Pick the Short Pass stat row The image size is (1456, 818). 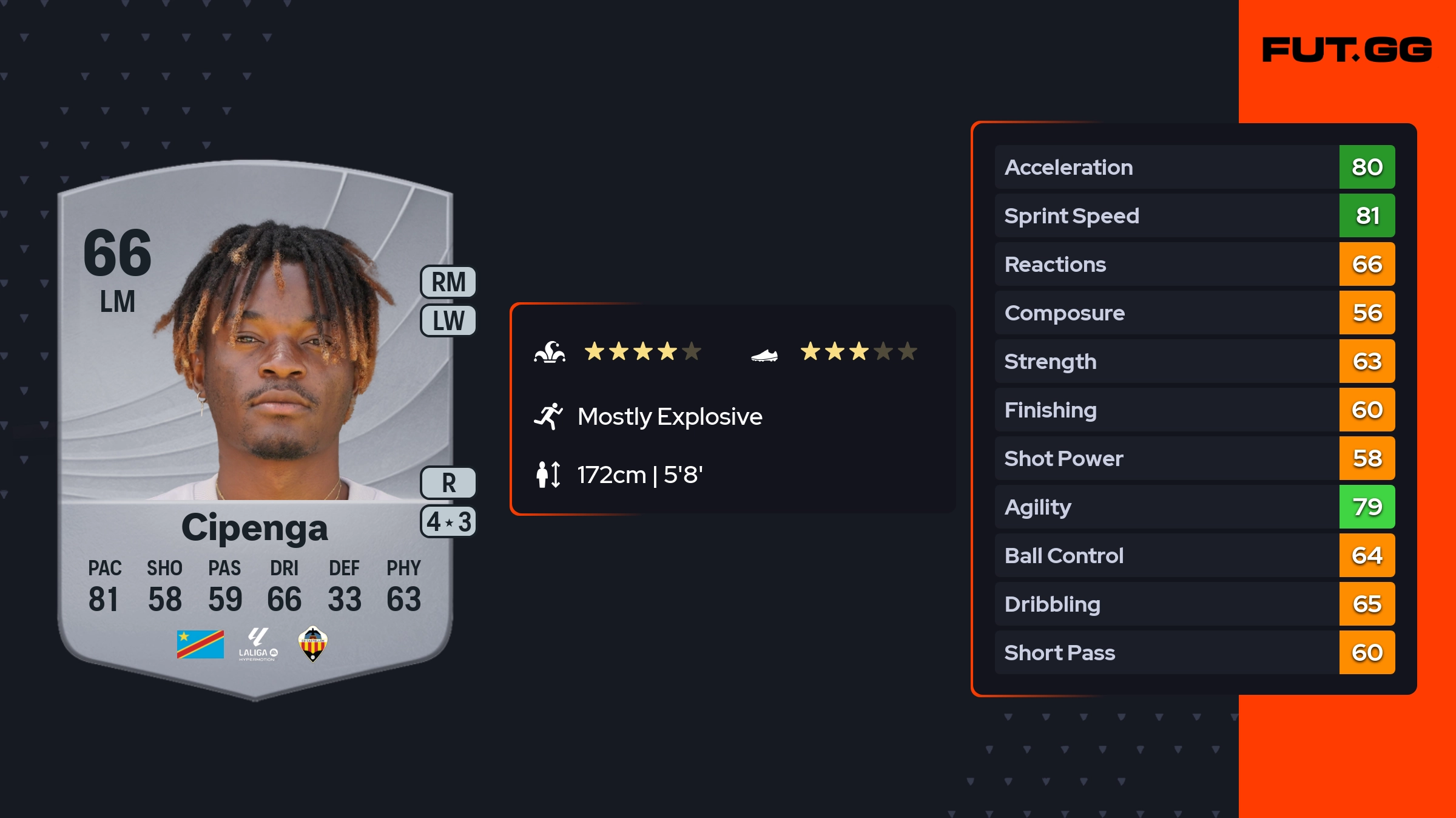click(1194, 652)
